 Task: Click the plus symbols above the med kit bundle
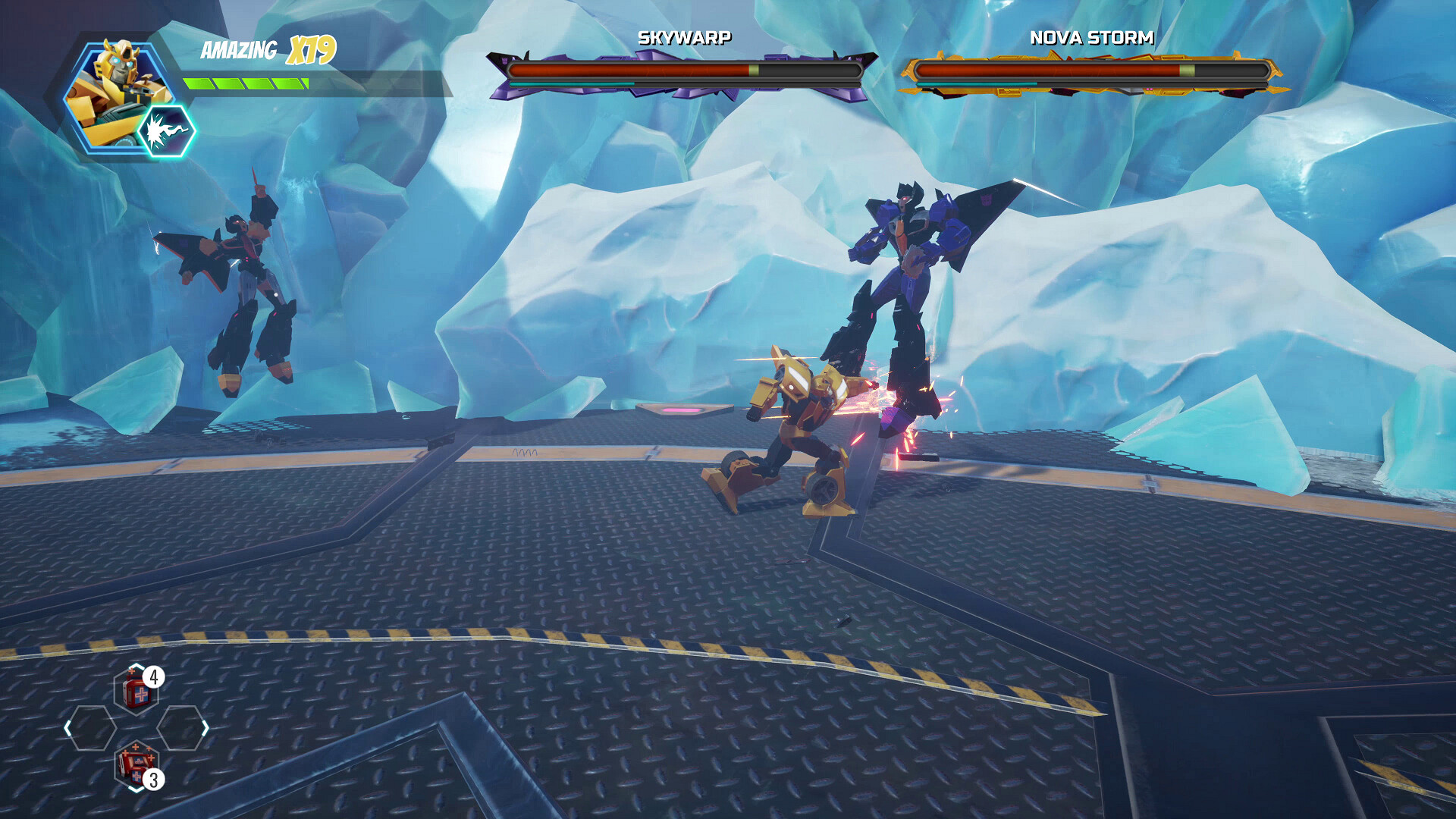(x=136, y=747)
